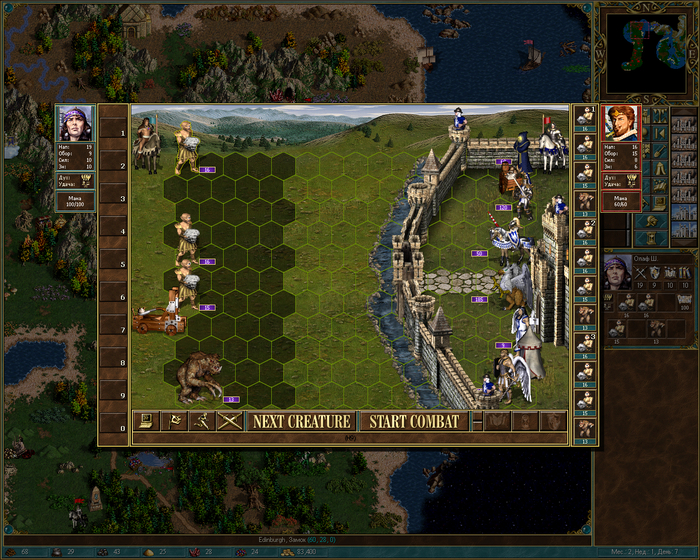Open the combat options menu
Image resolution: width=700 pixels, height=560 pixels.
pyautogui.click(x=146, y=421)
